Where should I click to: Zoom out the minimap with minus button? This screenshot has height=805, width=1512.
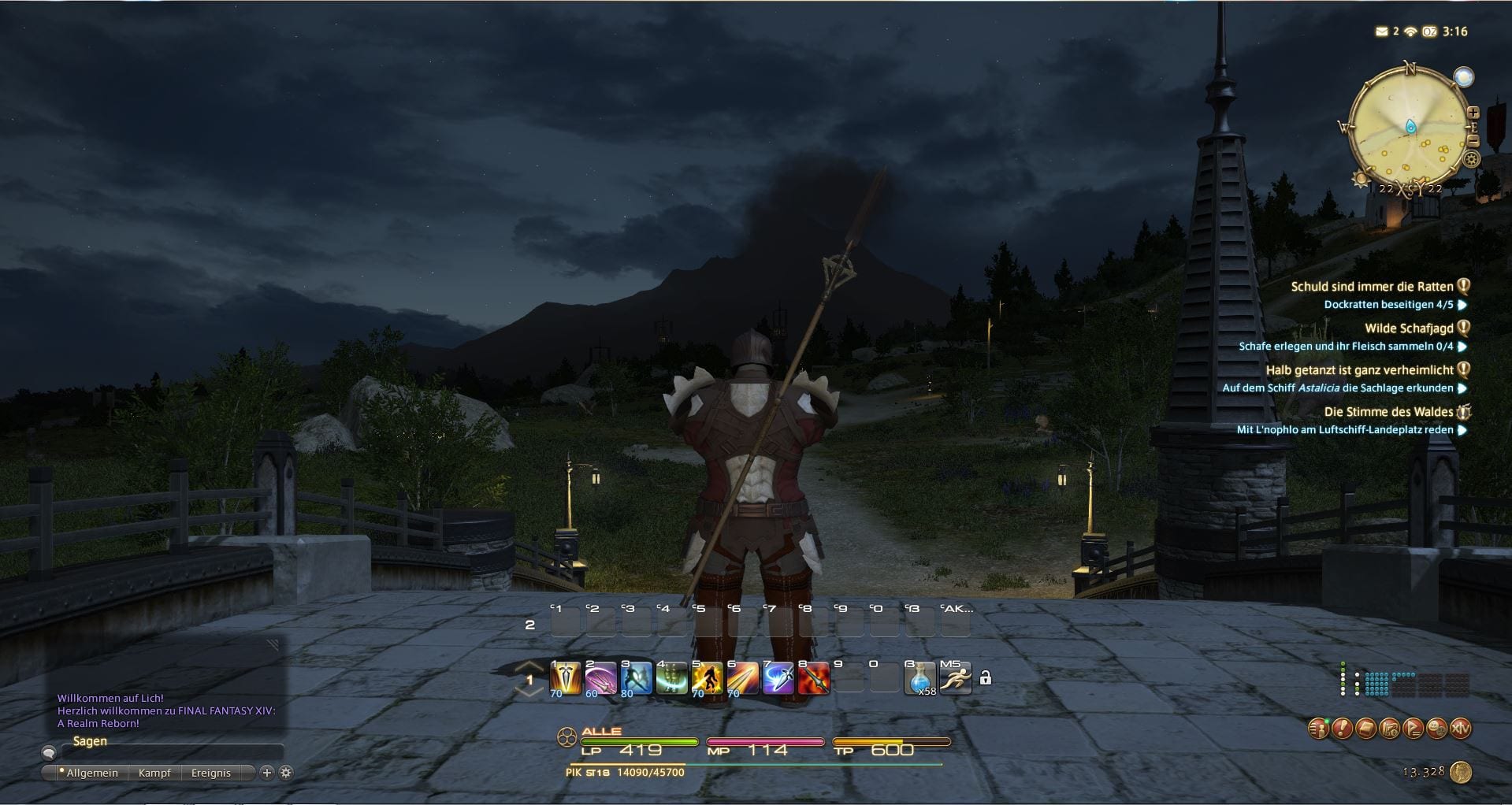point(1473,141)
